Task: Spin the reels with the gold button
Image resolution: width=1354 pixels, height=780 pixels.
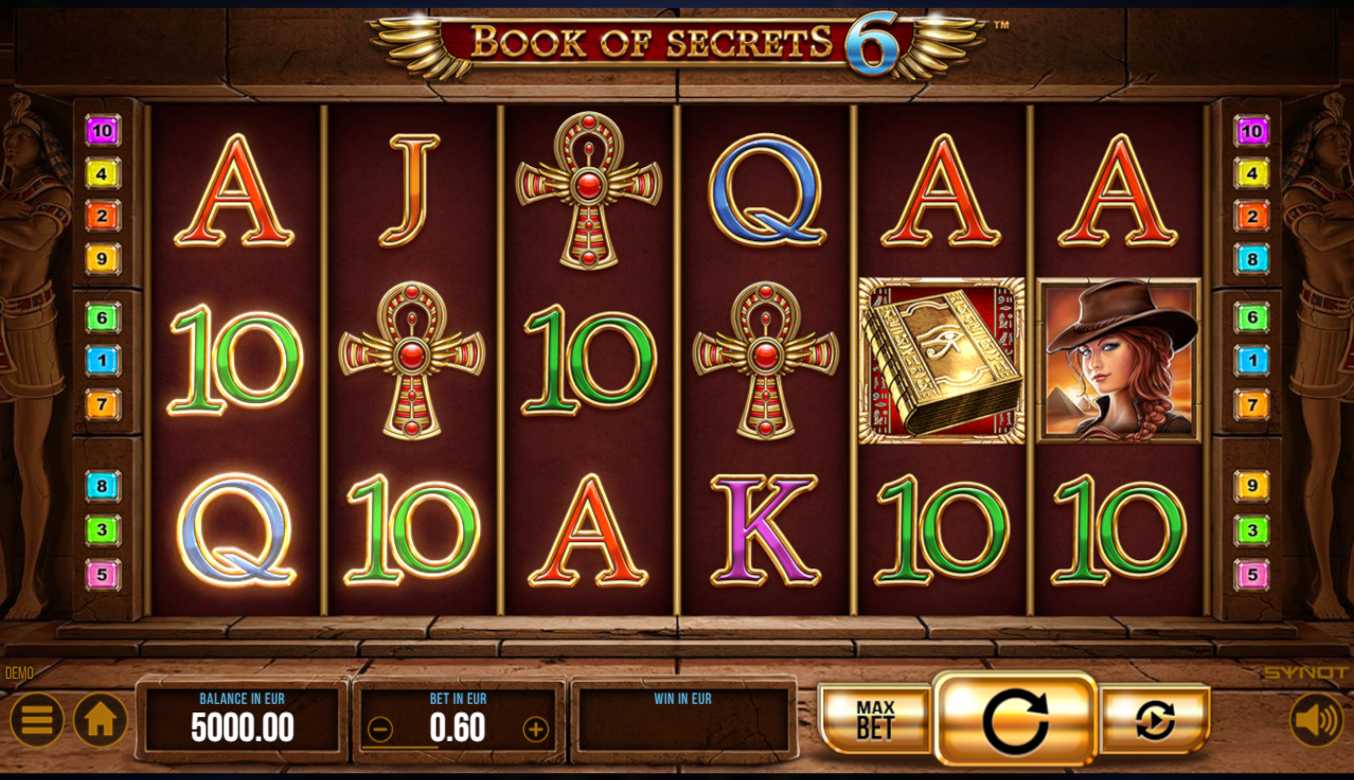Action: 1015,720
